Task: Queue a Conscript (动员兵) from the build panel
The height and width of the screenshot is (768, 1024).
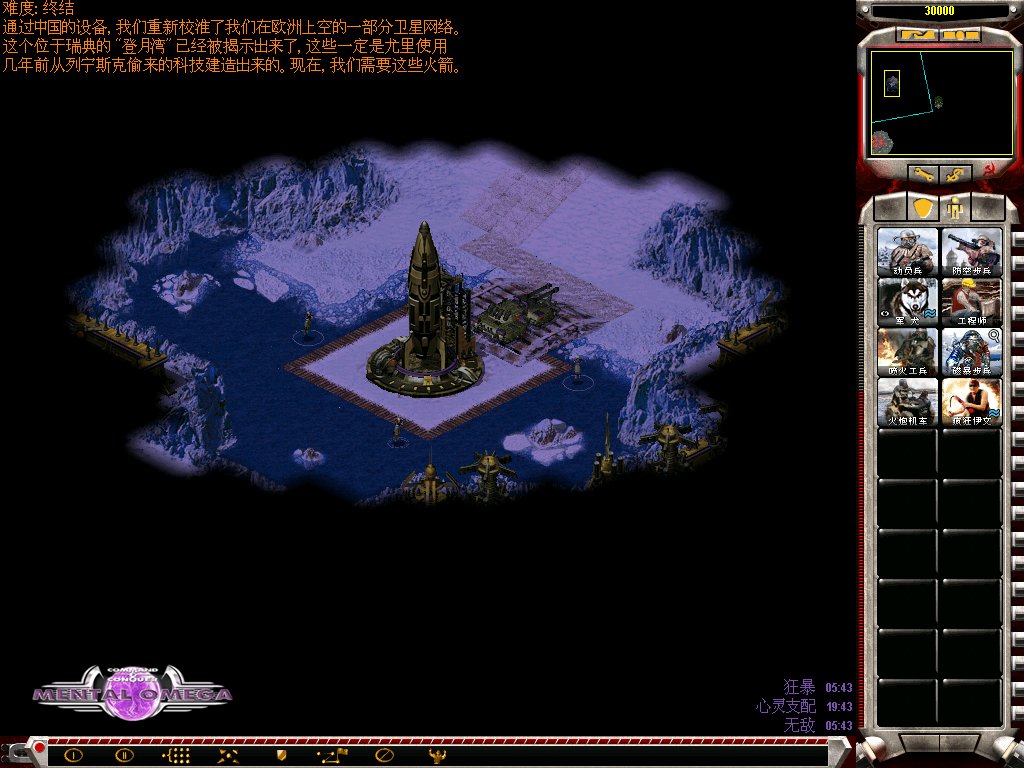Action: (908, 251)
